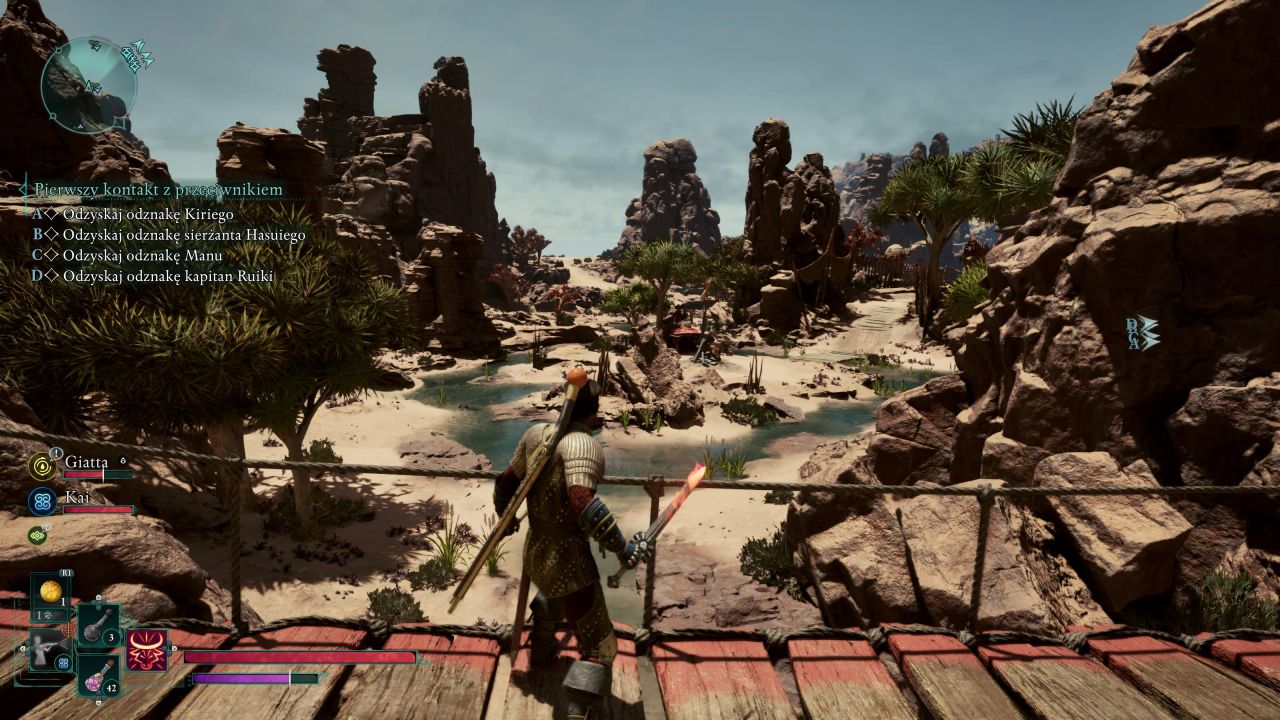Select objective Odzyskaj odznakę sierżanta Hasuiego

tap(183, 235)
